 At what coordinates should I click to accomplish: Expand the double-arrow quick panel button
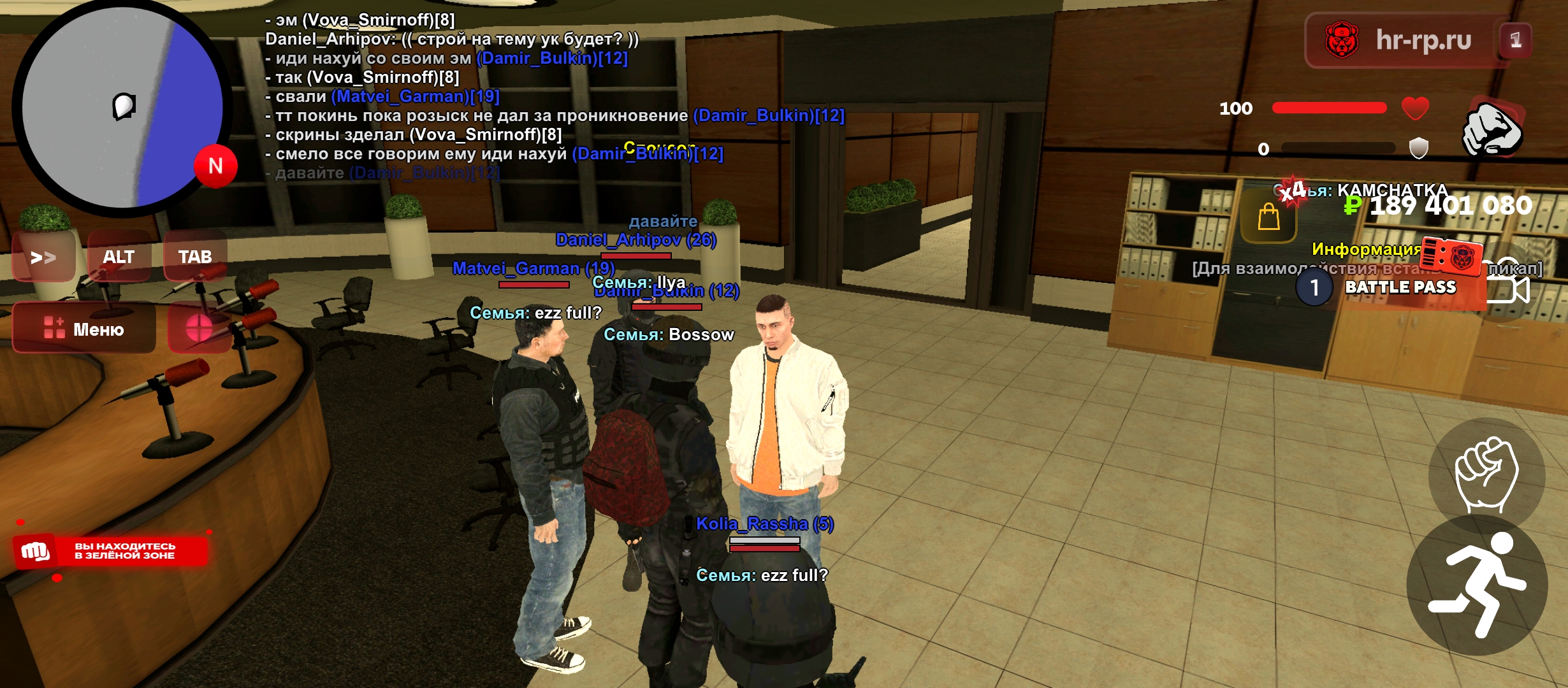click(x=43, y=257)
